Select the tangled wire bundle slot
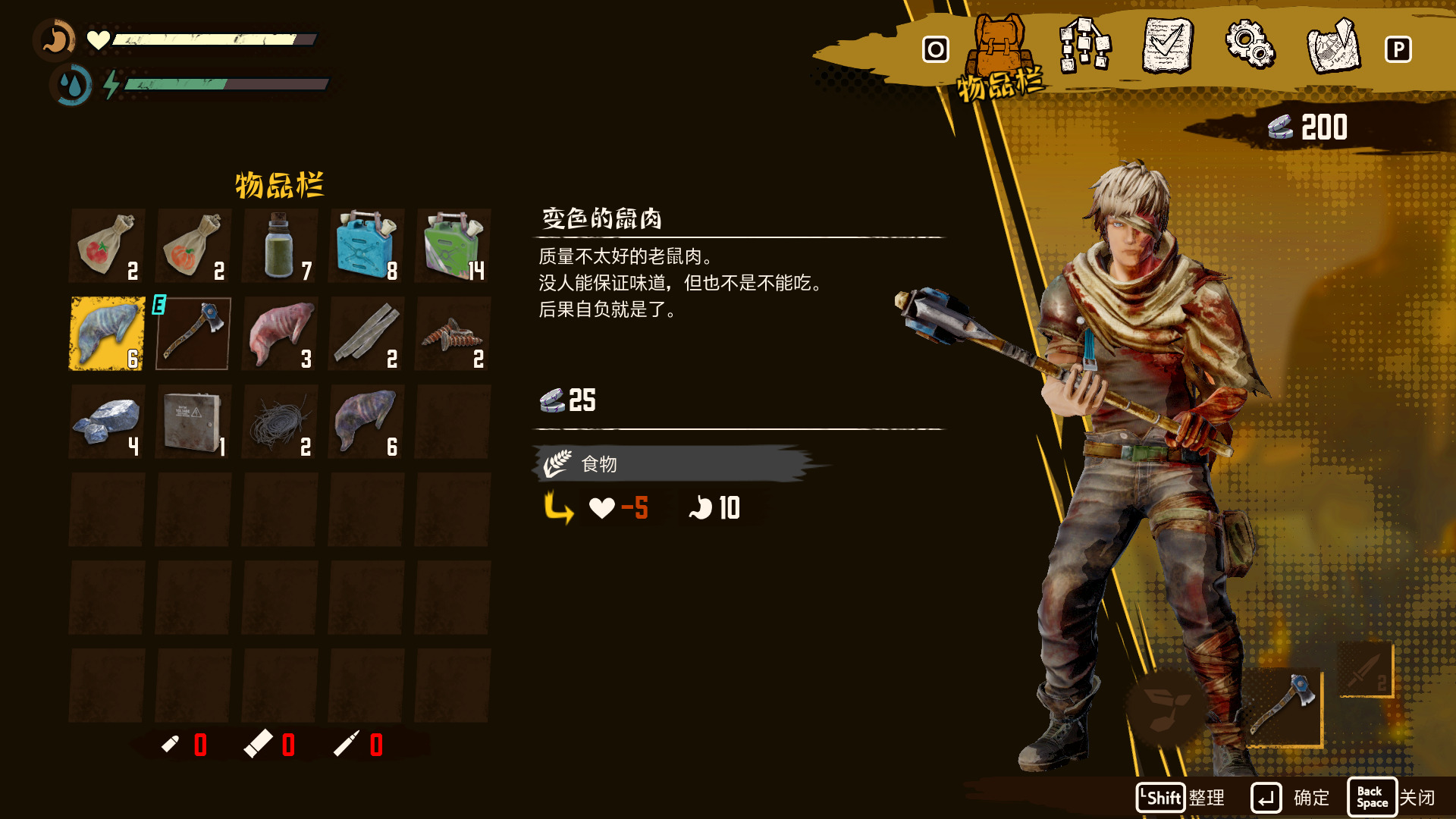 click(x=280, y=422)
